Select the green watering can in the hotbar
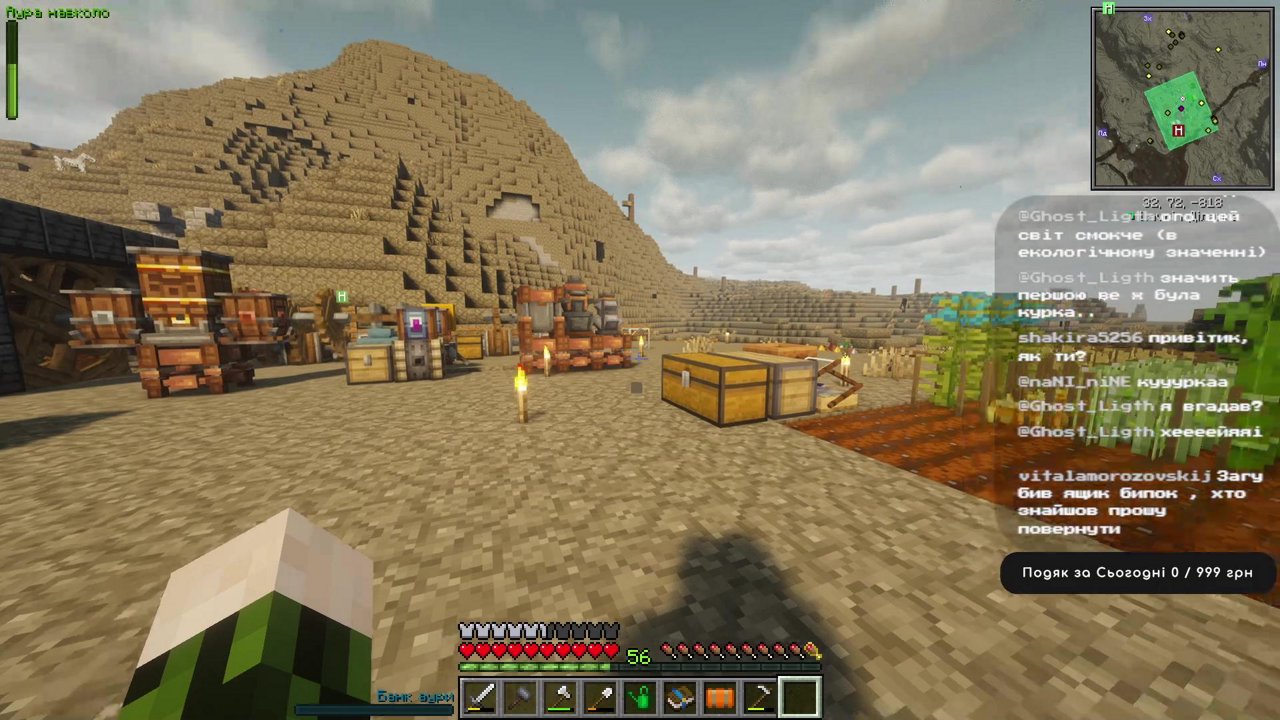1280x720 pixels. (x=638, y=694)
